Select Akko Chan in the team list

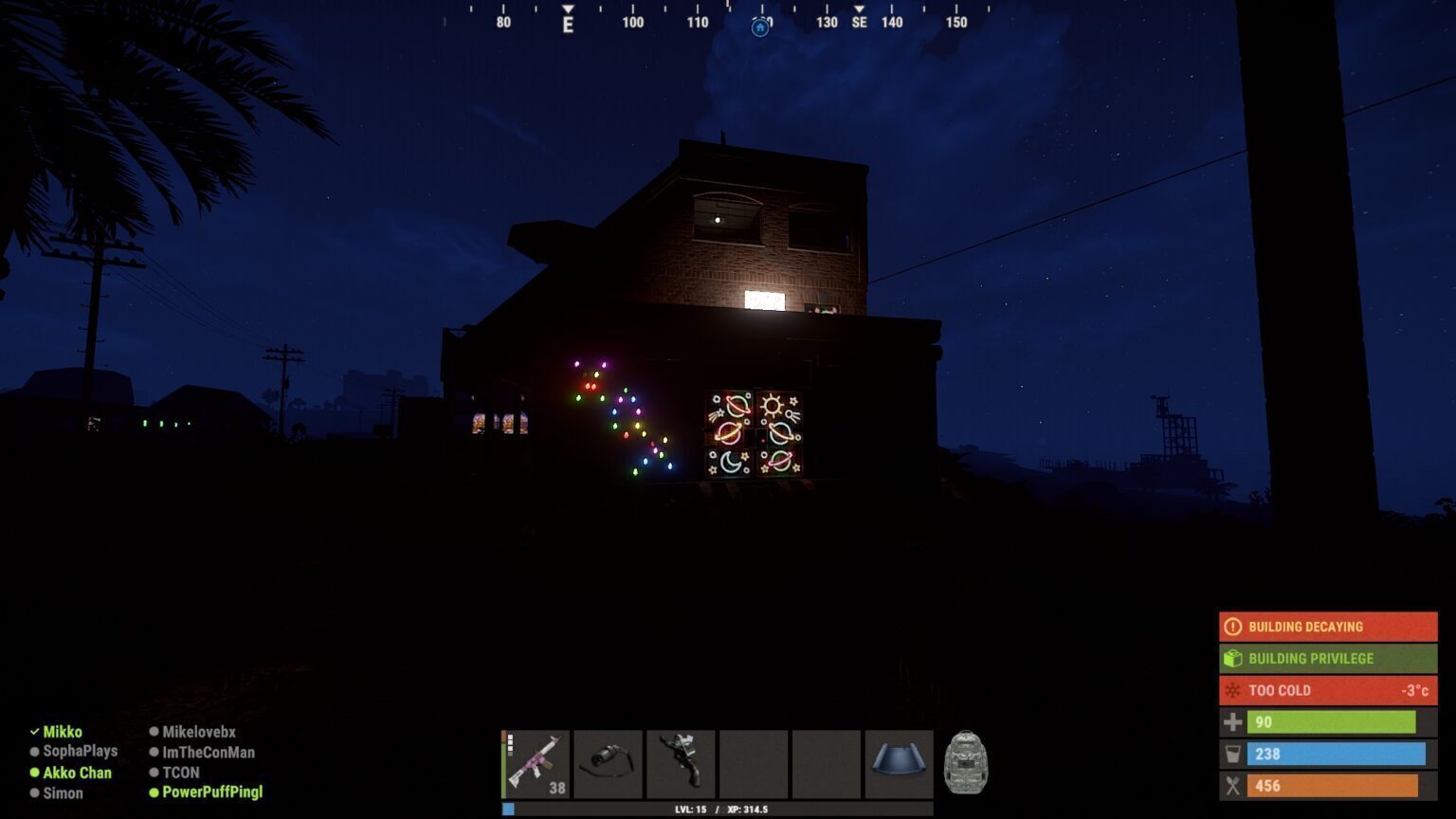[x=77, y=773]
